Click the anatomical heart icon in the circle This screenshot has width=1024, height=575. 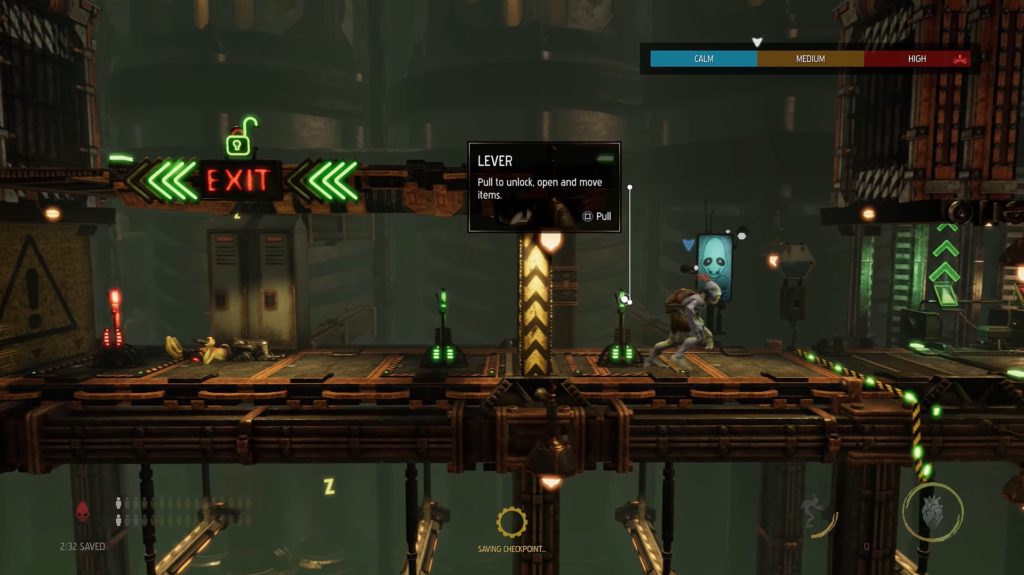click(932, 511)
